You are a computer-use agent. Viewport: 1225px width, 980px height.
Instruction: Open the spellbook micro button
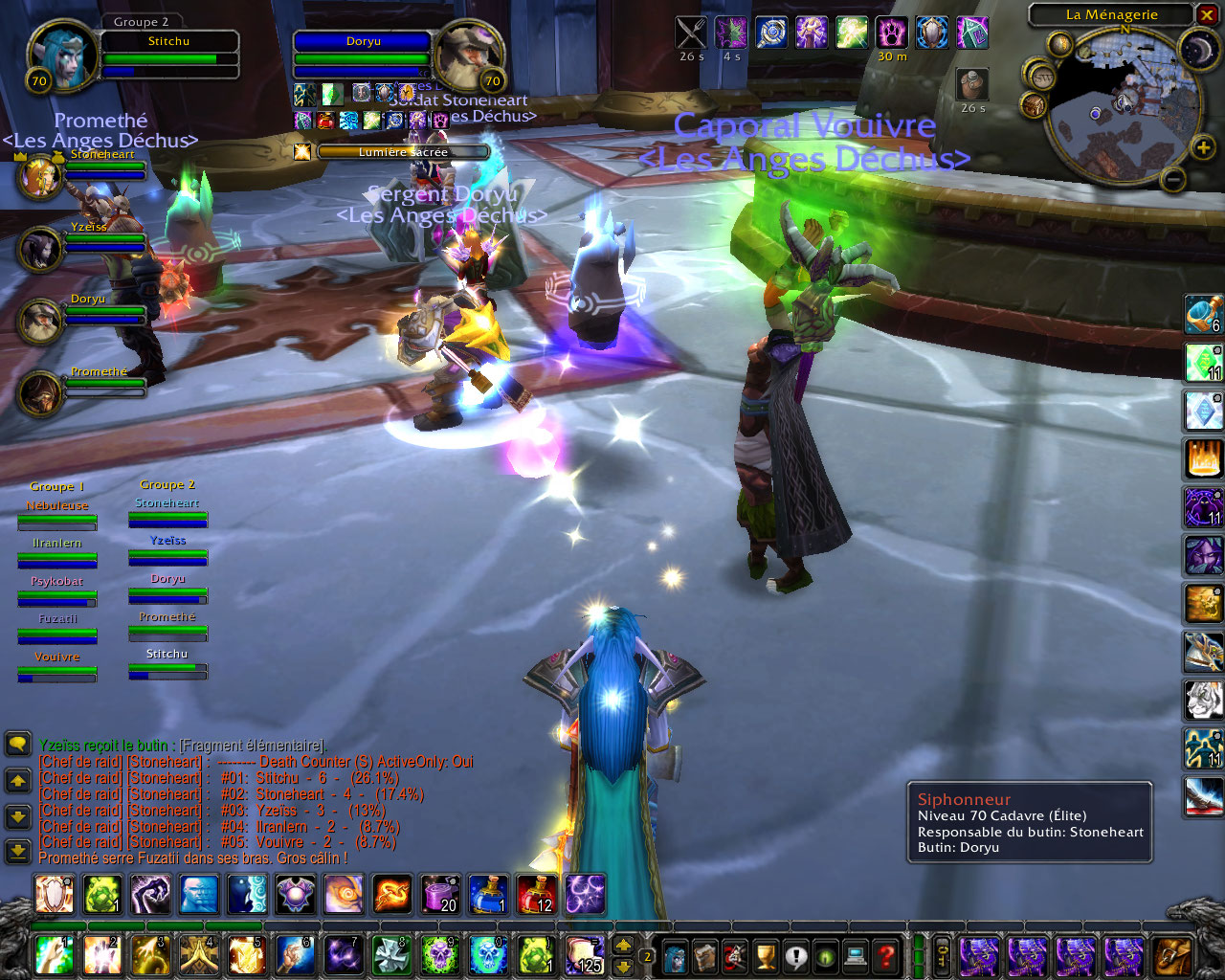[x=705, y=956]
